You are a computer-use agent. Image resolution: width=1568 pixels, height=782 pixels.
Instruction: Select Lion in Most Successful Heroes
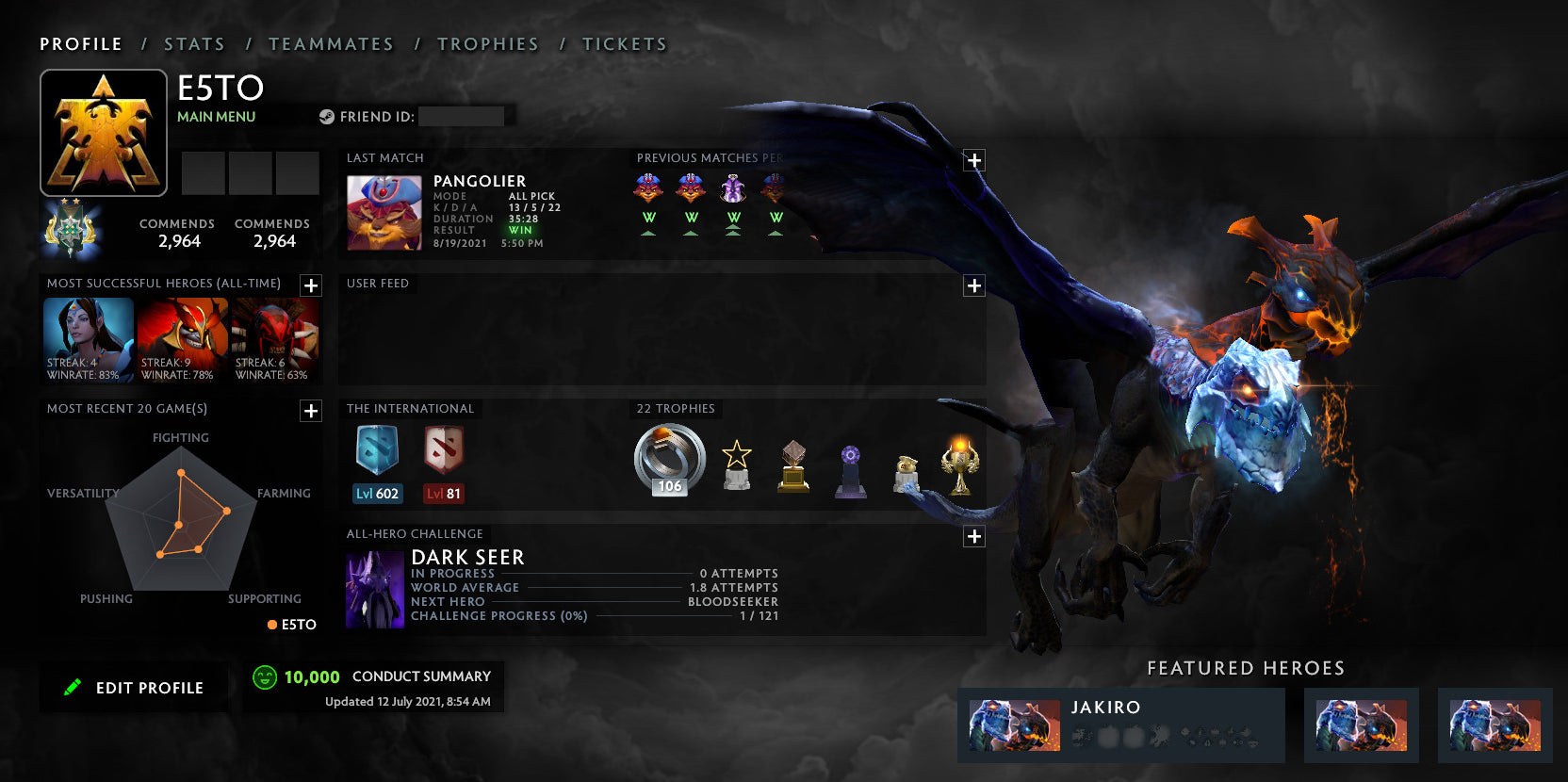[x=182, y=339]
